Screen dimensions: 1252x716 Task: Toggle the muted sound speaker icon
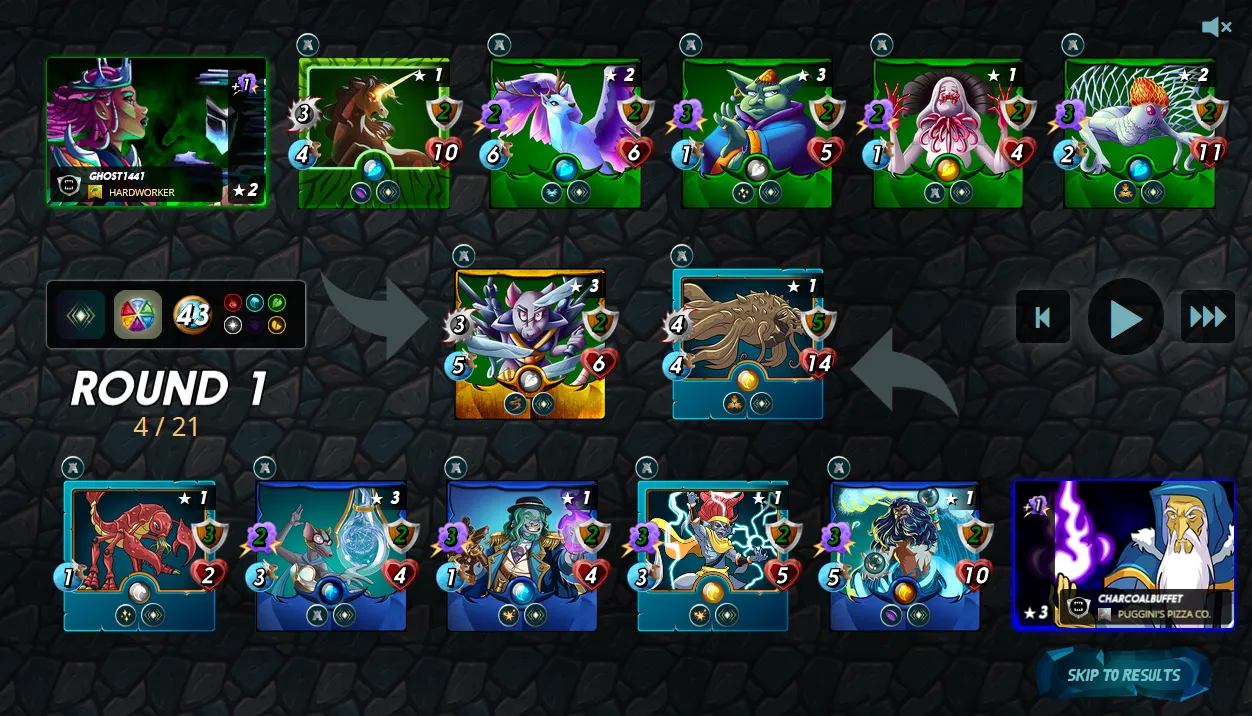pos(1216,27)
